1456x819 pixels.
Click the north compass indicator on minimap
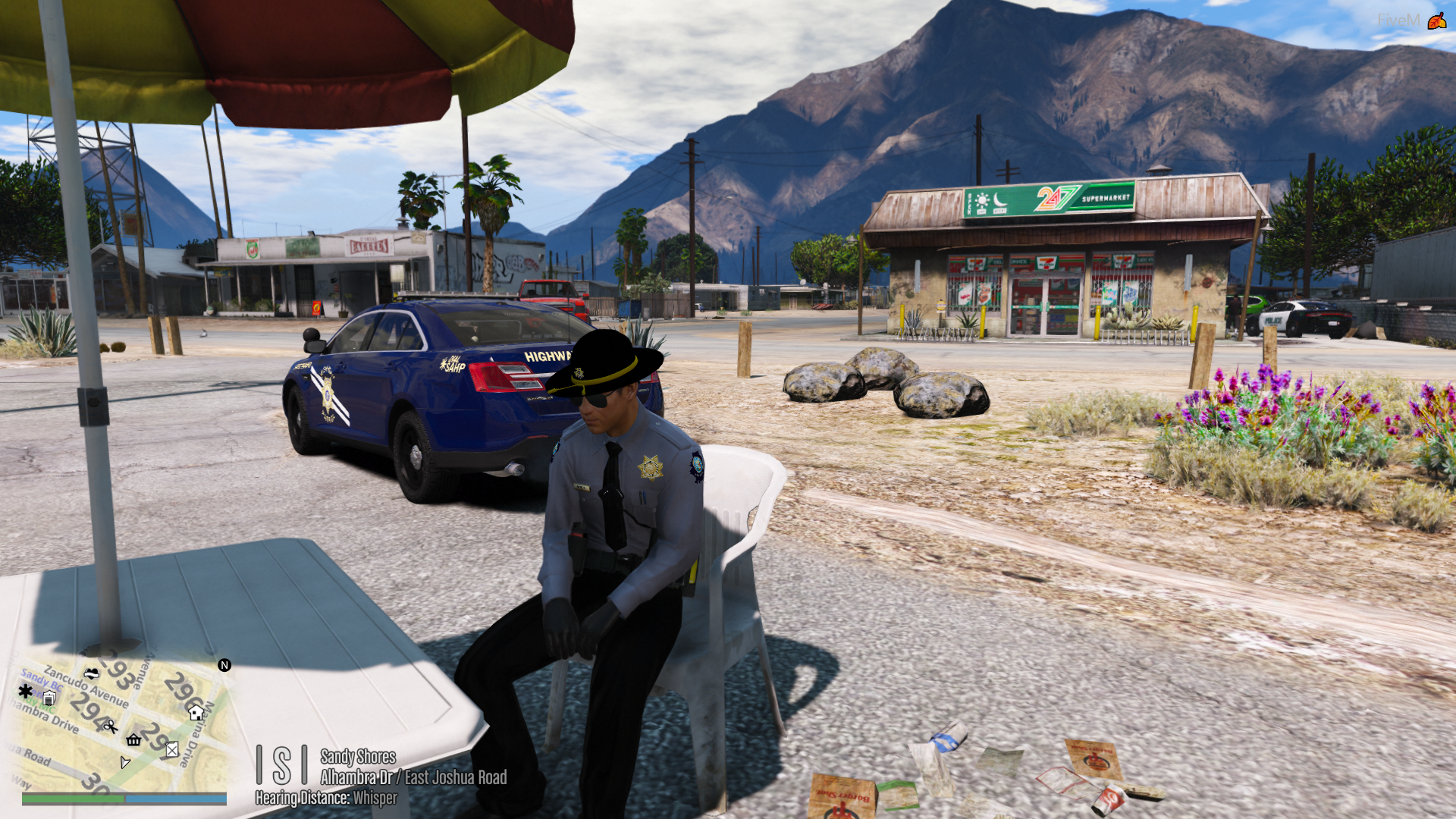[224, 665]
